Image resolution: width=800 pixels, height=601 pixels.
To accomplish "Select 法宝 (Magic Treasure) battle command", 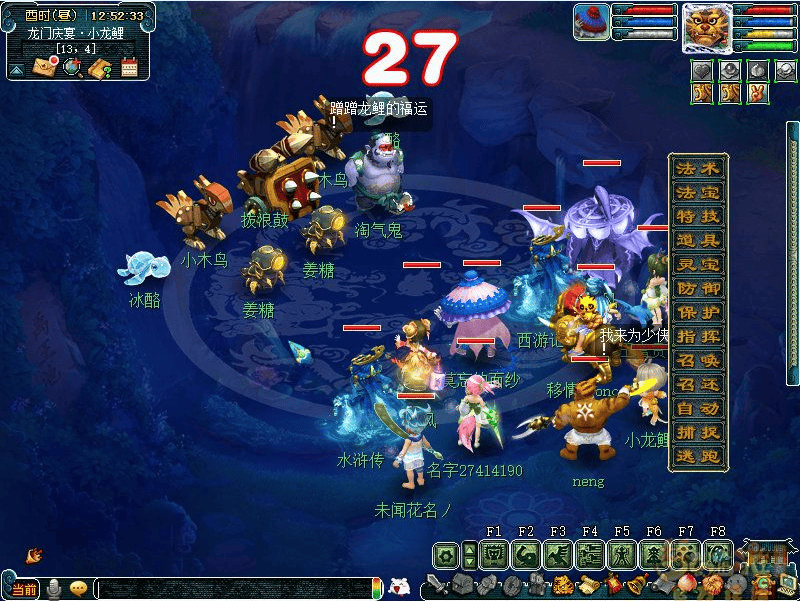I will 697,192.
